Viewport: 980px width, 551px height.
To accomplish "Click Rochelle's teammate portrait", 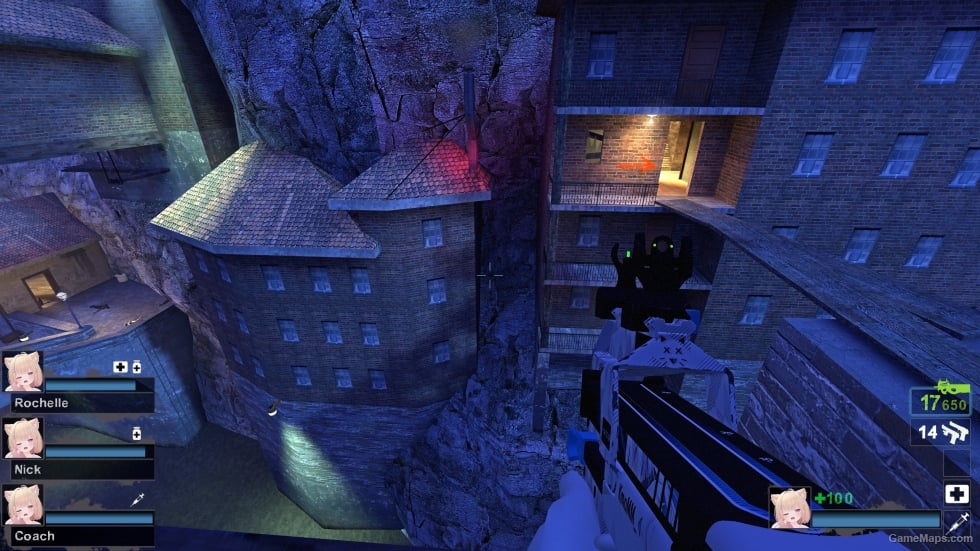I will 22,372.
